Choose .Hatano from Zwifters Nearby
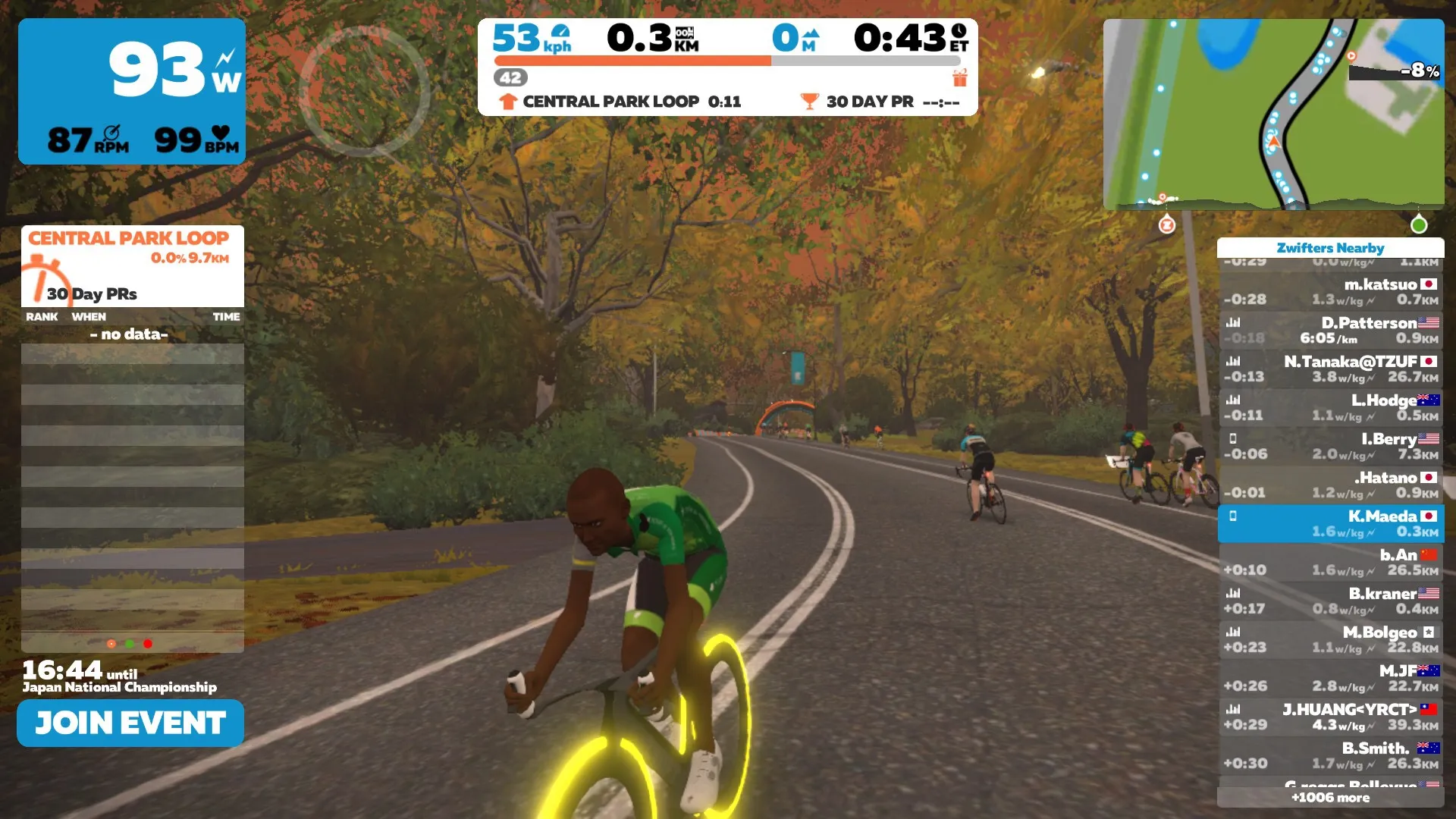The width and height of the screenshot is (1456, 819). 1331,485
